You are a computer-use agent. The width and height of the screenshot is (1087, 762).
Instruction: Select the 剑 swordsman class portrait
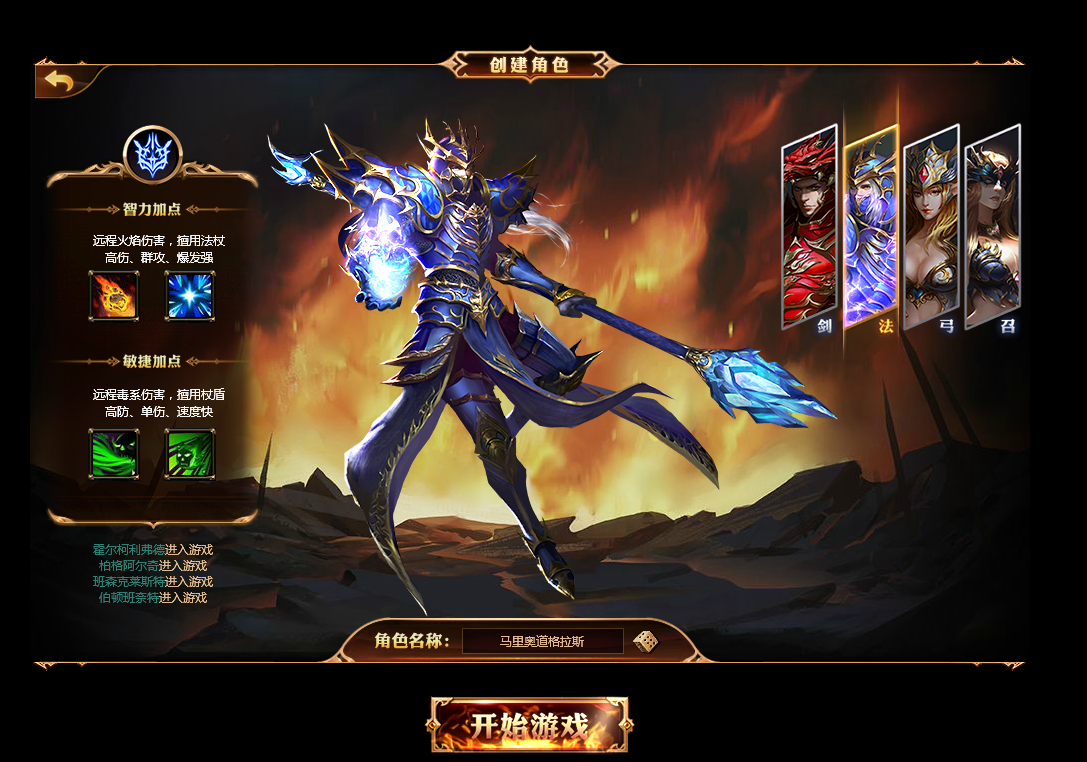pyautogui.click(x=808, y=226)
